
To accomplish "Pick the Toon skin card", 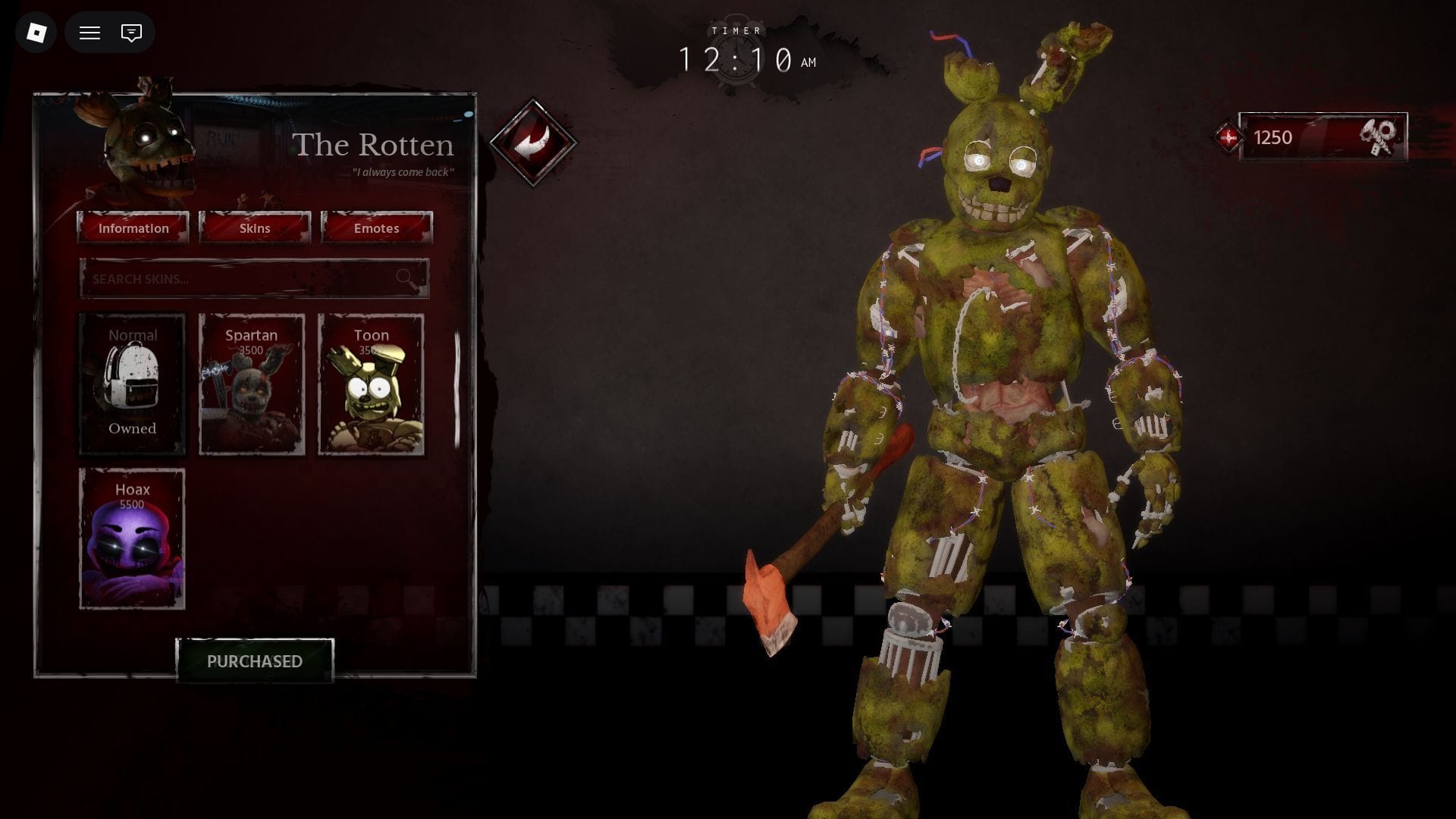I will coord(371,384).
